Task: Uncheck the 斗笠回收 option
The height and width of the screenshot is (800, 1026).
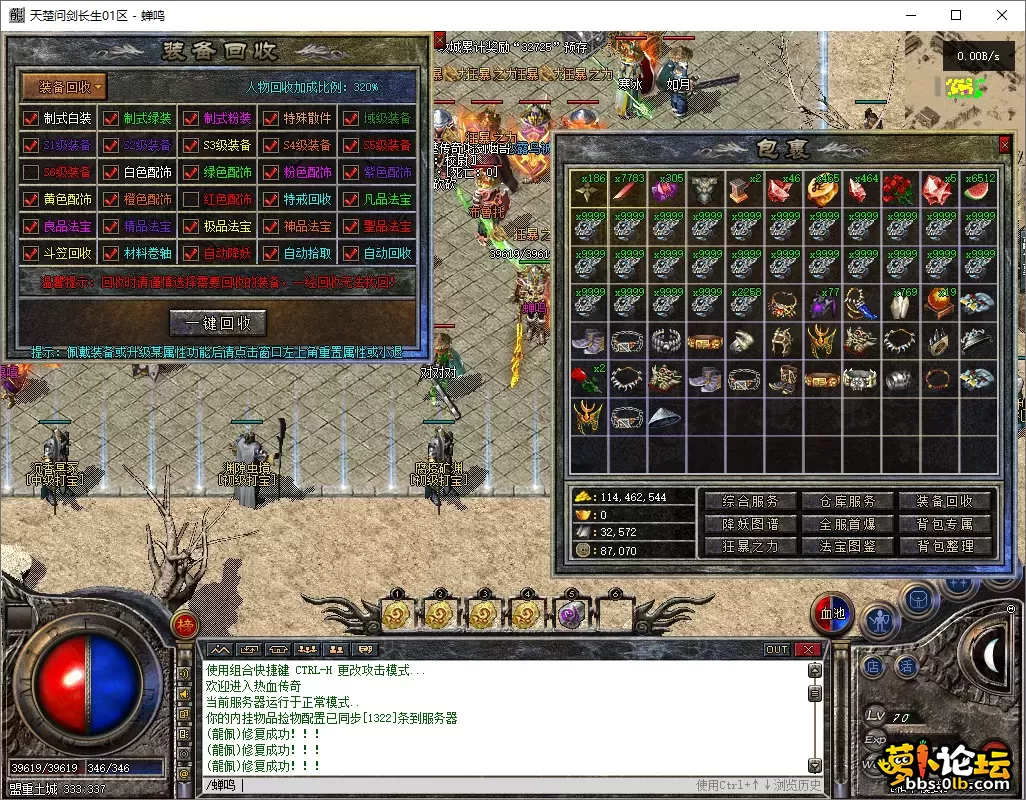Action: click(31, 253)
